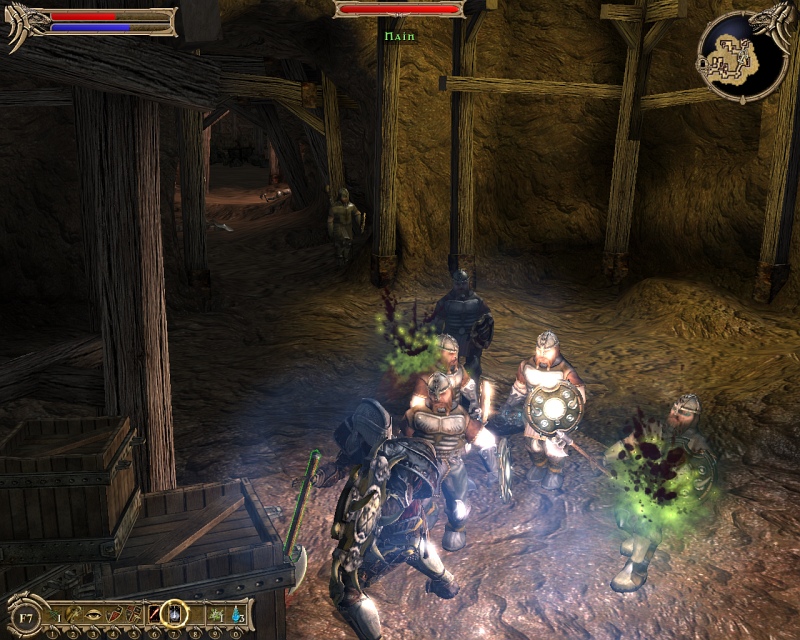Viewport: 800px width, 640px height.
Task: Click the gold-ringed spell card in slot 7
Action: pos(176,611)
